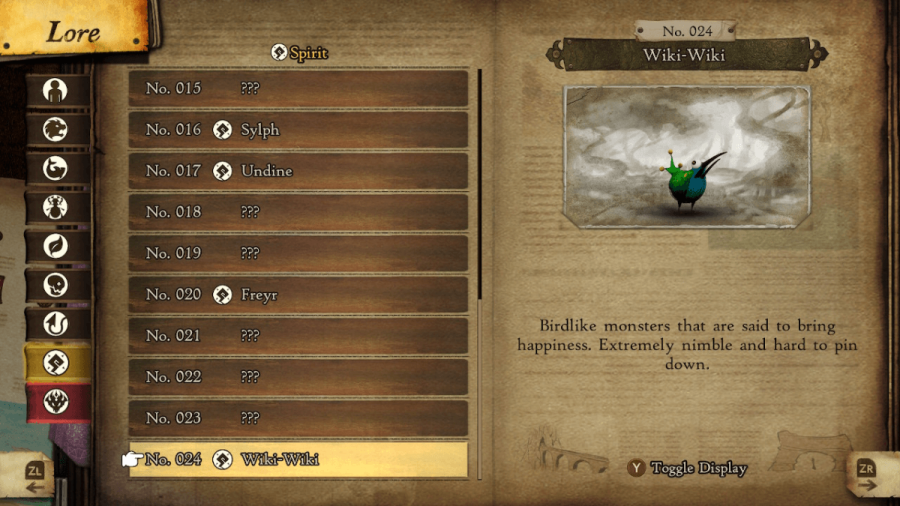Select the humanoid figure category tab
Image resolution: width=900 pixels, height=506 pixels.
tap(56, 90)
